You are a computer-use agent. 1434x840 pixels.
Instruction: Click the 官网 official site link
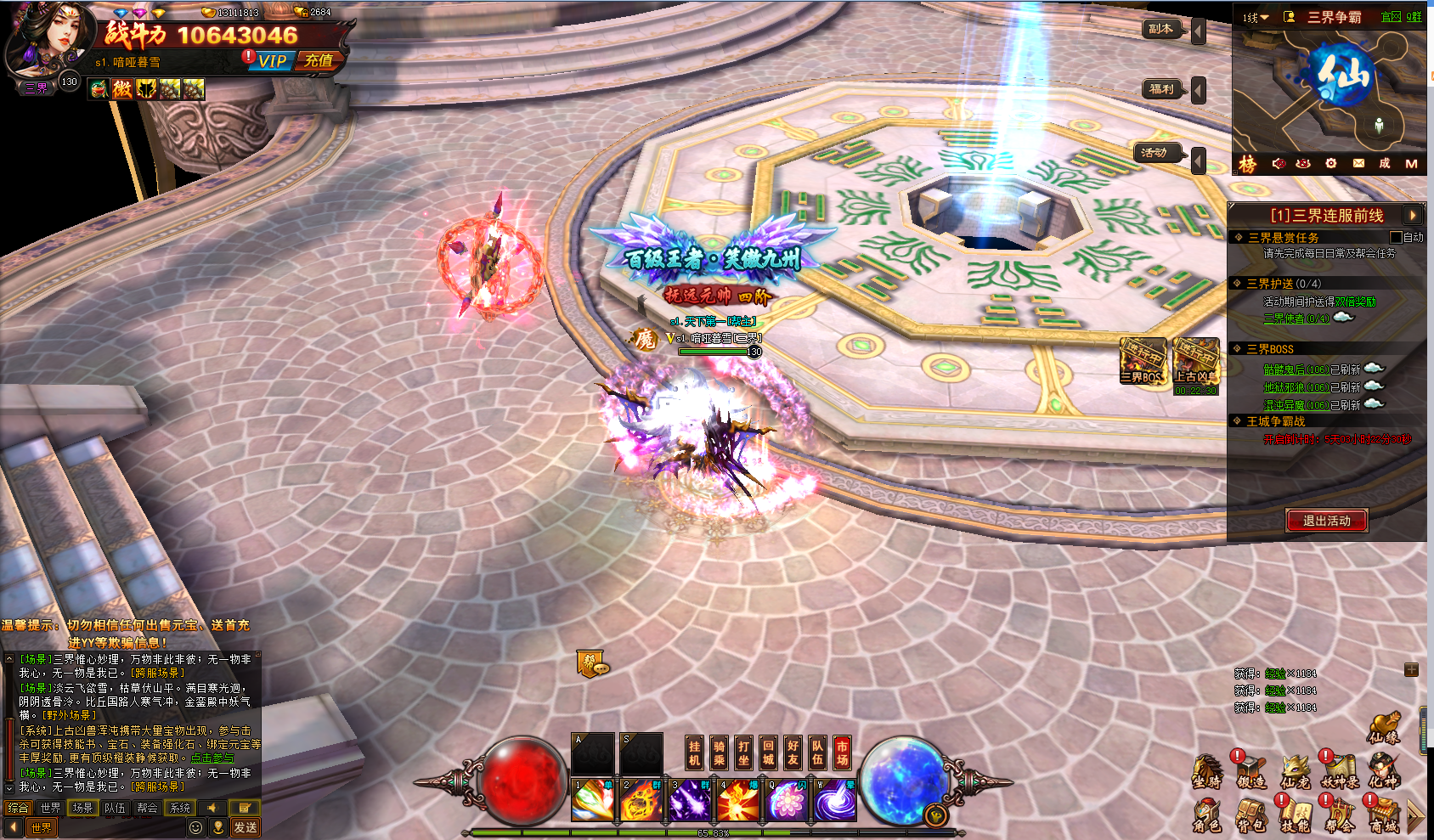click(1391, 17)
